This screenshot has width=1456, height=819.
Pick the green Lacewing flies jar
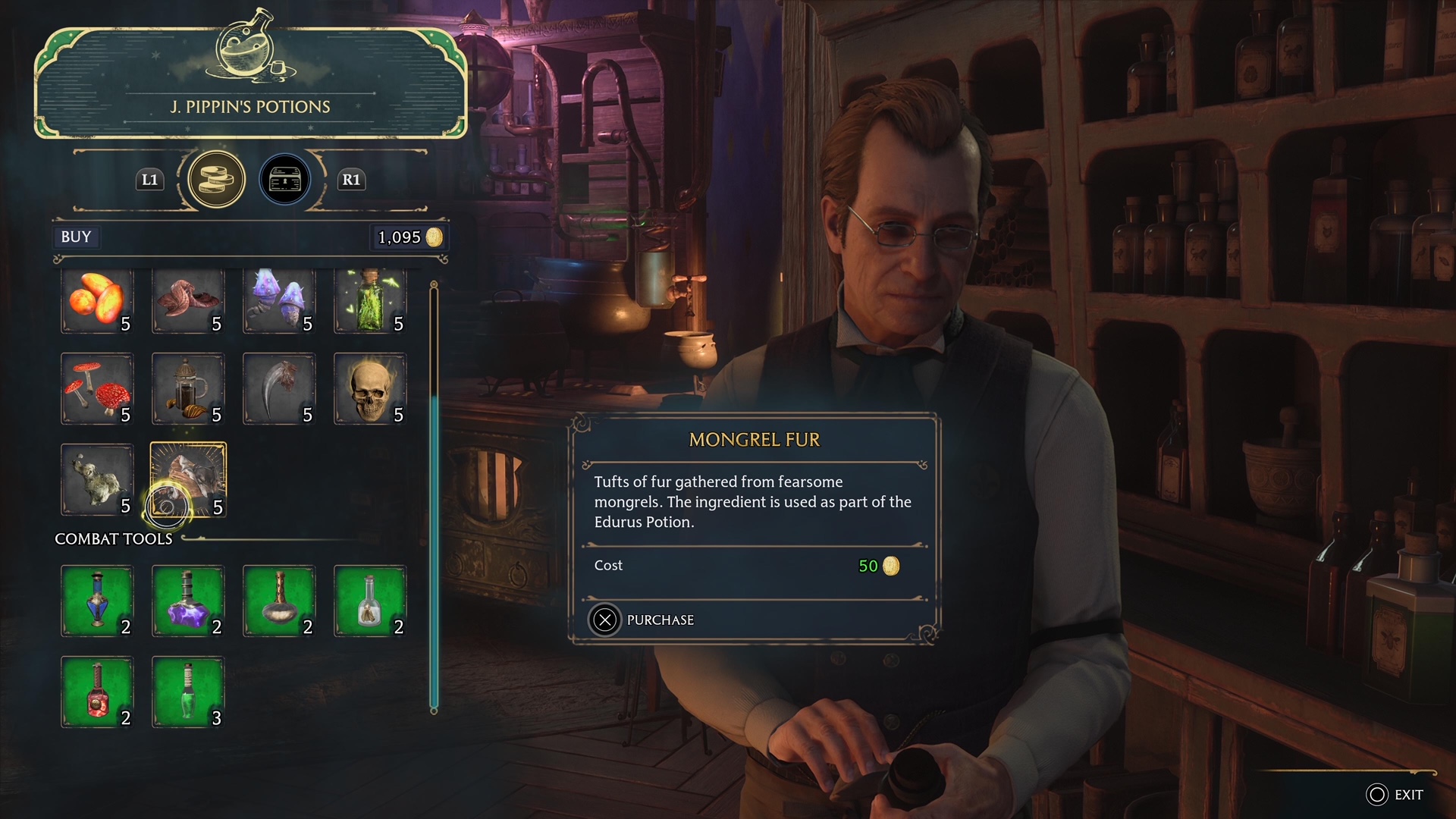point(370,301)
